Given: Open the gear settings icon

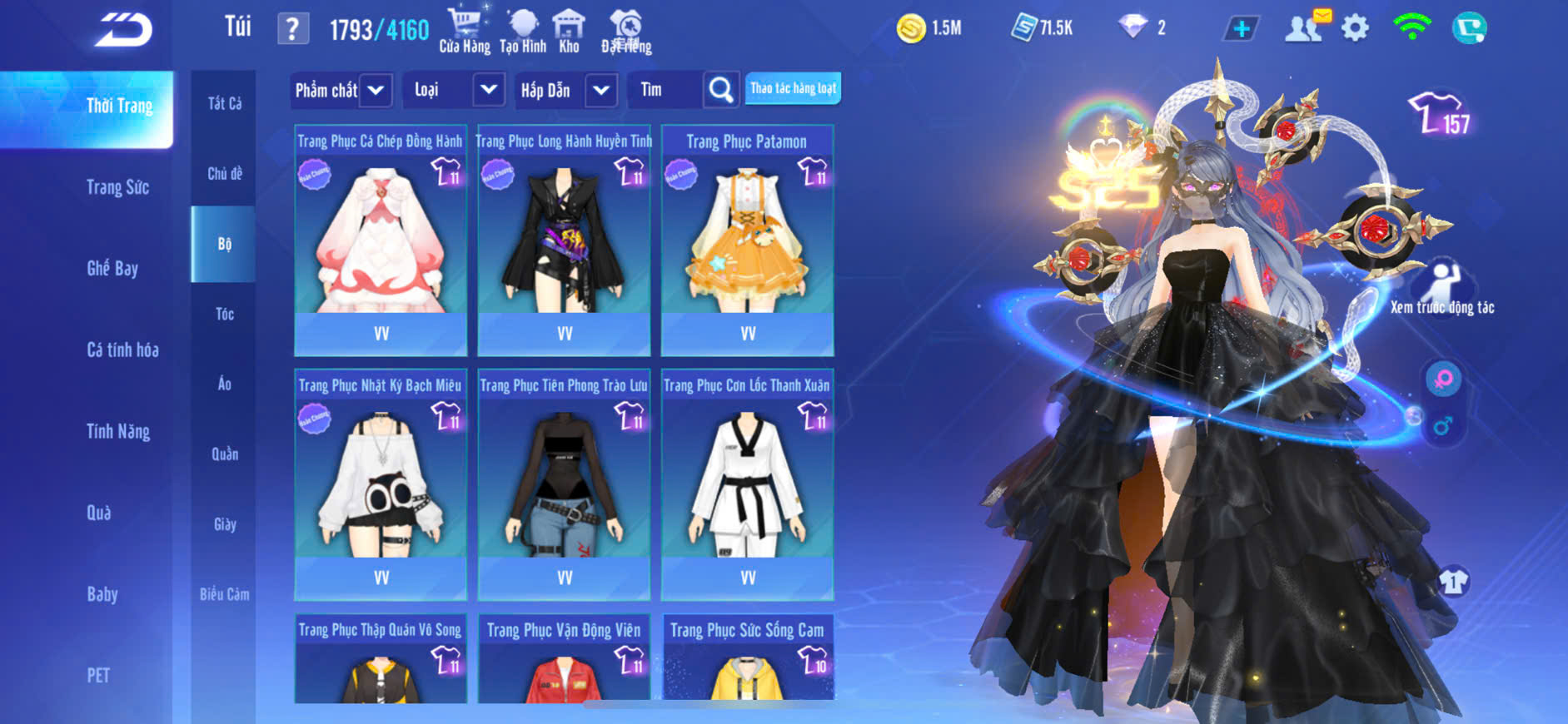Looking at the screenshot, I should (1355, 28).
